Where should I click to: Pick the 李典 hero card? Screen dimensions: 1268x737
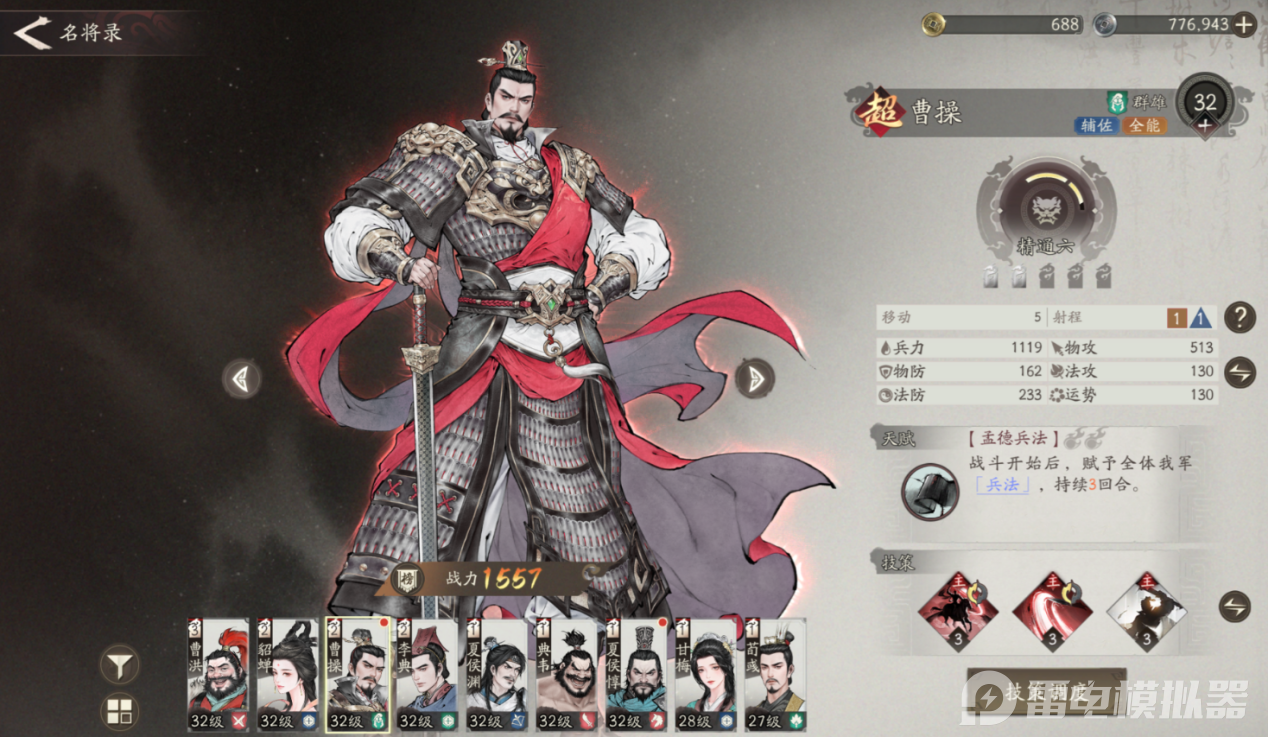427,674
